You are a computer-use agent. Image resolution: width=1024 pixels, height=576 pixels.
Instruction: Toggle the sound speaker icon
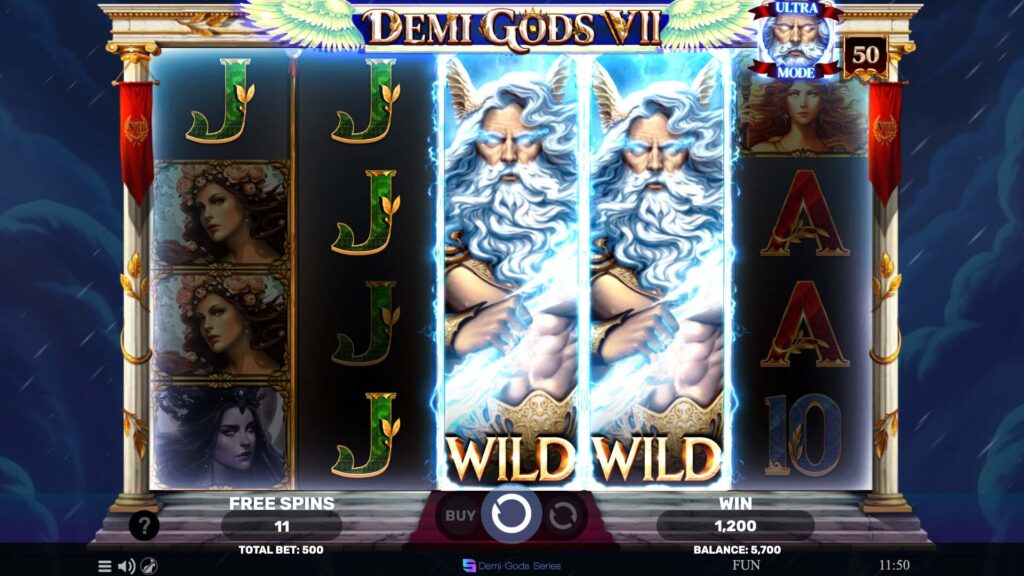[126, 566]
